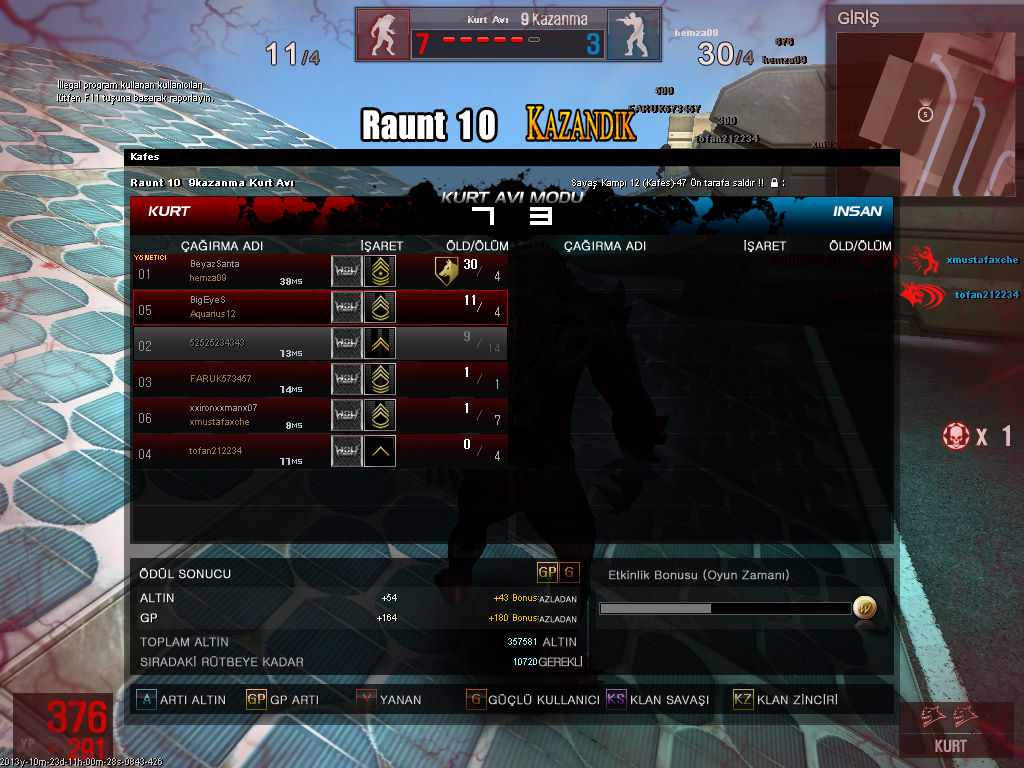1024x768 pixels.
Task: Select the GP ARTI legend icon
Action: [256, 700]
